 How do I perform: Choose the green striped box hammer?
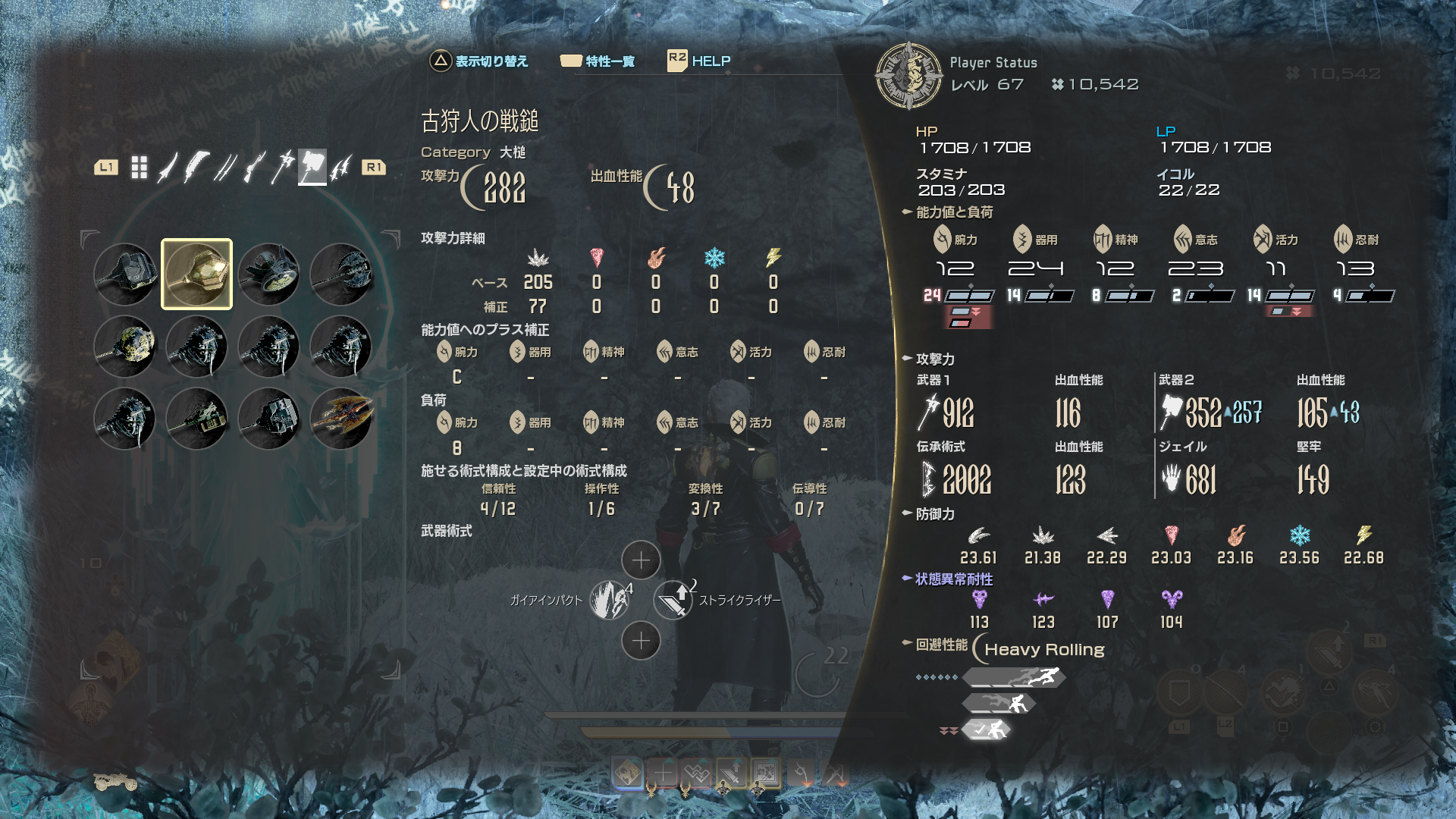[x=196, y=418]
